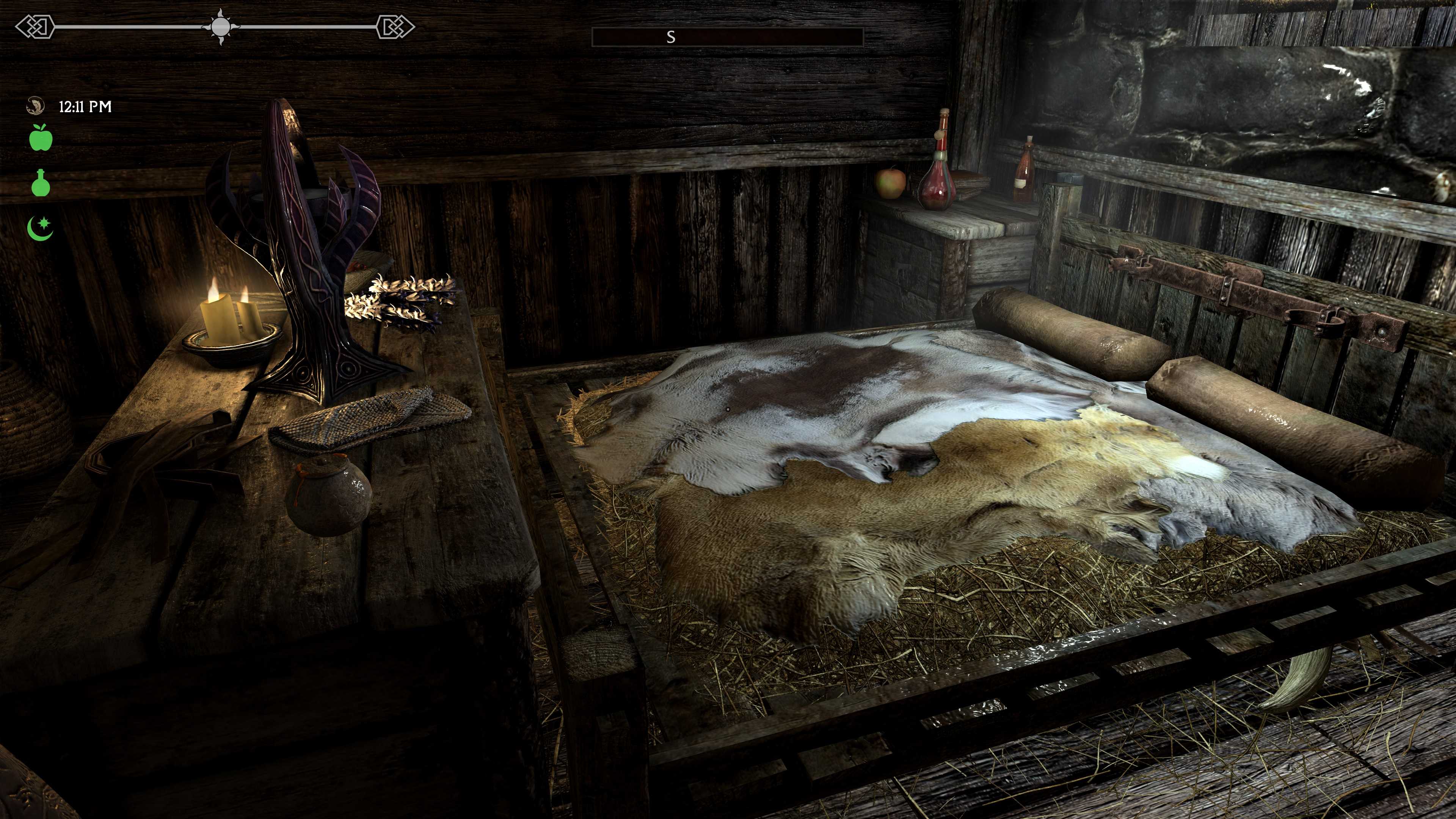Click the green crescent moon fatigue icon
Screen dimensions: 1456x819
41,228
